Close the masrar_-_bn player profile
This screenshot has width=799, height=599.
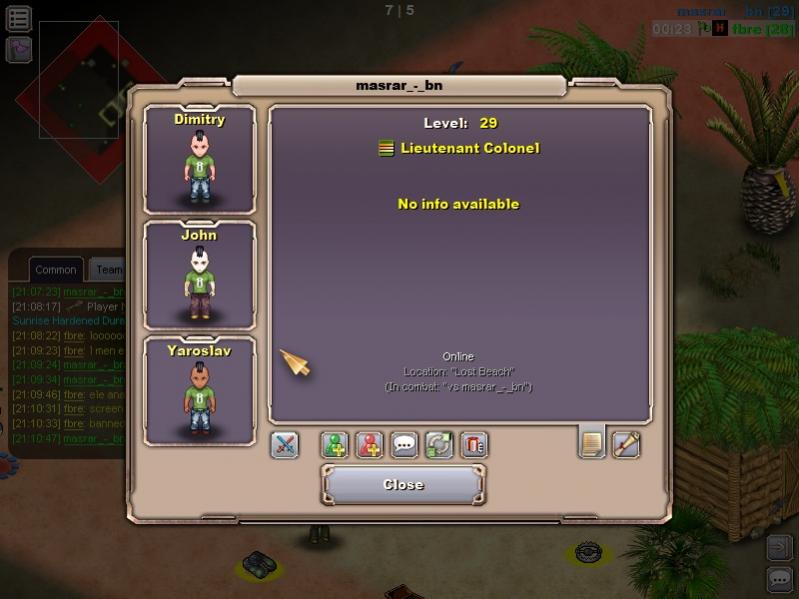pyautogui.click(x=403, y=485)
